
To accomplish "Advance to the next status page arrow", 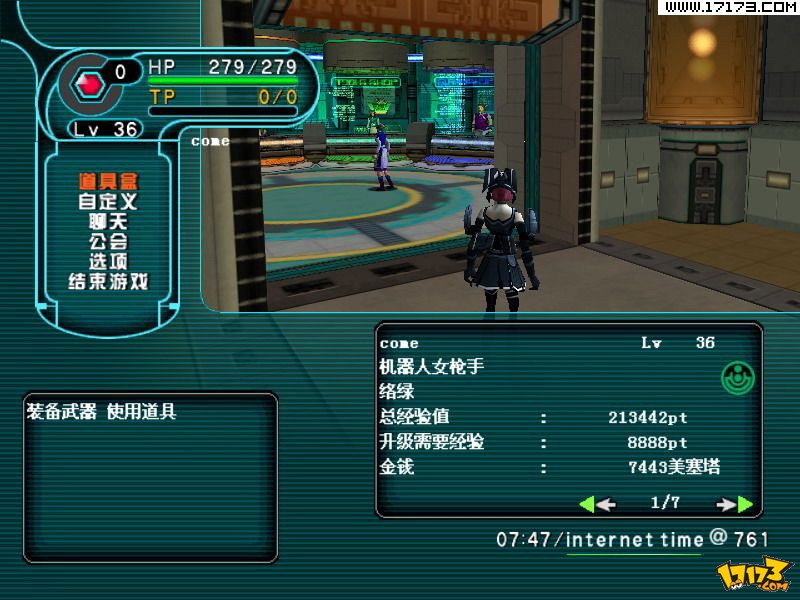I will (x=735, y=504).
